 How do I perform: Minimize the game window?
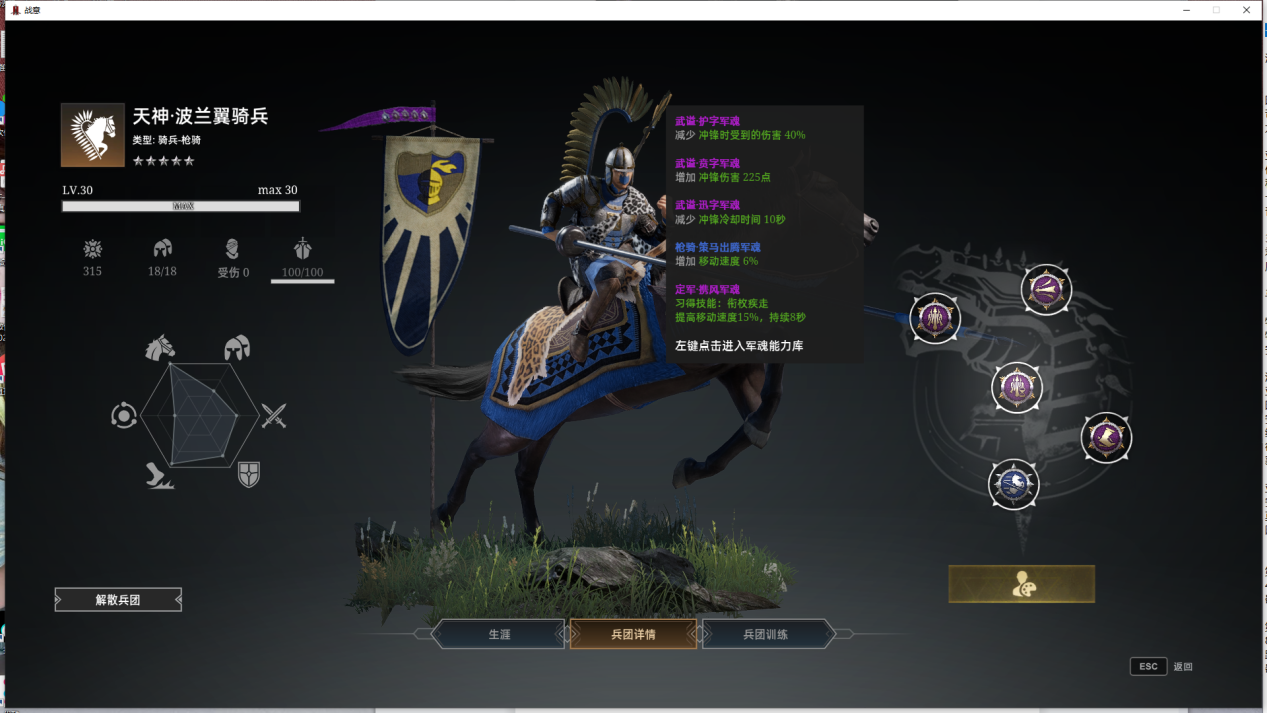coord(1186,10)
